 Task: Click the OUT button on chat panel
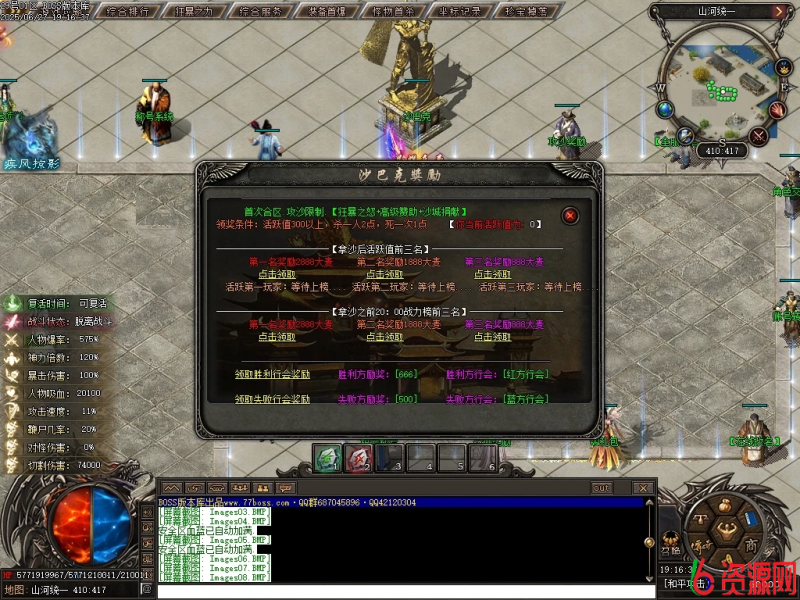[601, 488]
